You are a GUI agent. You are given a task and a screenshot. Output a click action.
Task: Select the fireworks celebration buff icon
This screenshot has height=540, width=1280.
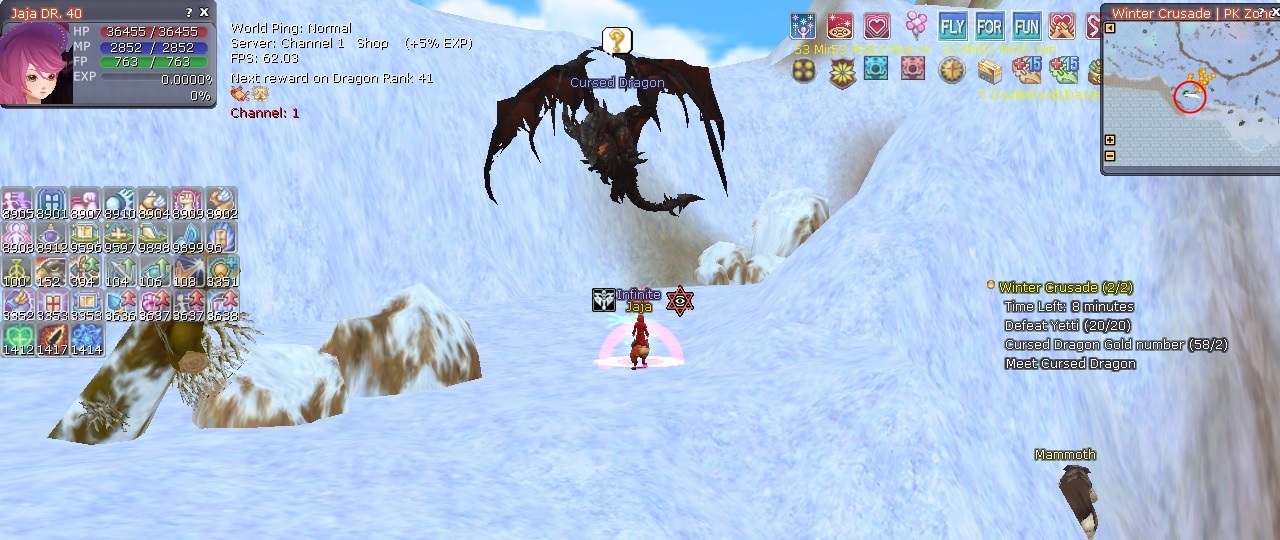coord(803,26)
